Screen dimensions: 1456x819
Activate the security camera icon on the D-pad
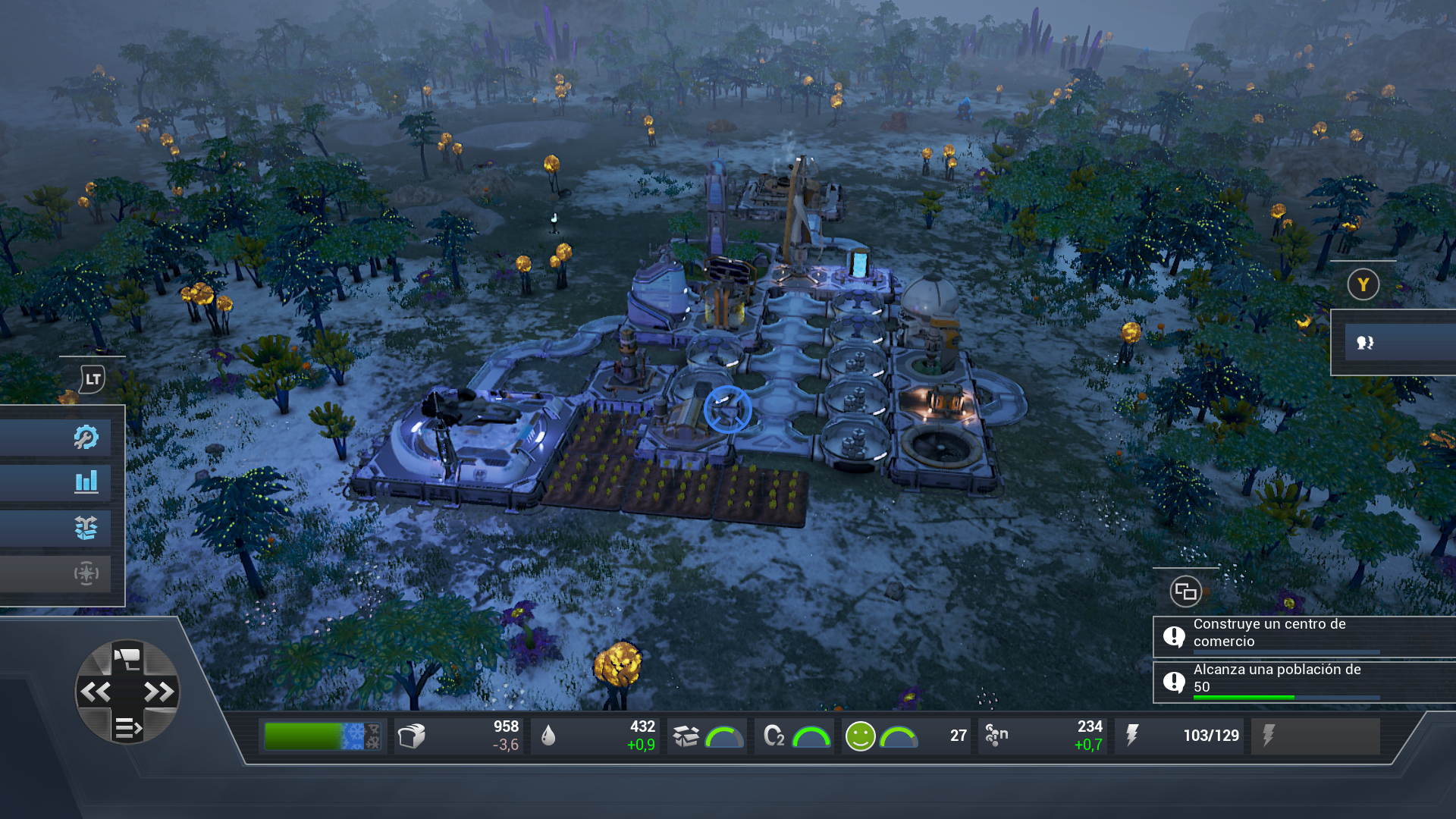(x=127, y=658)
